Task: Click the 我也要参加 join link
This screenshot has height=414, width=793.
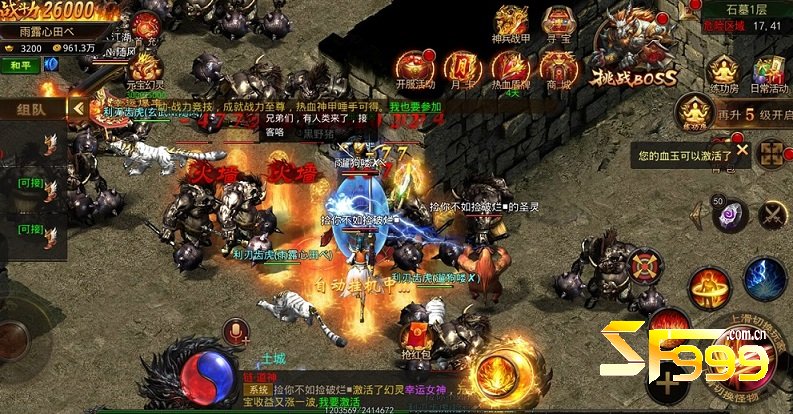Action: (415, 107)
